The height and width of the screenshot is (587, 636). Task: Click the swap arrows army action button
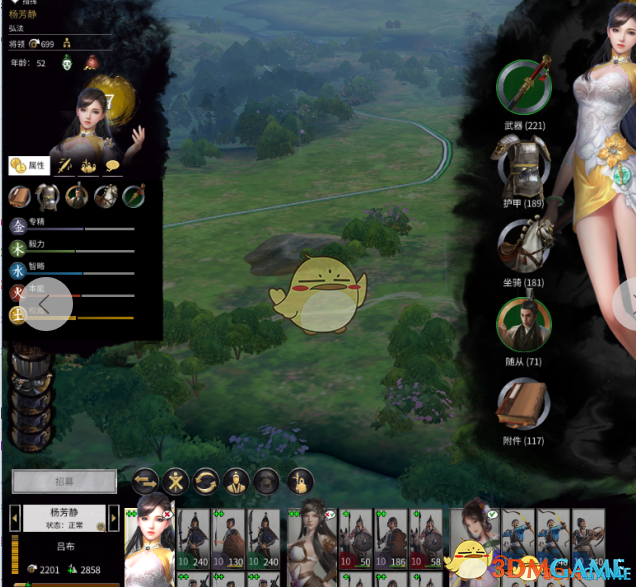point(146,482)
